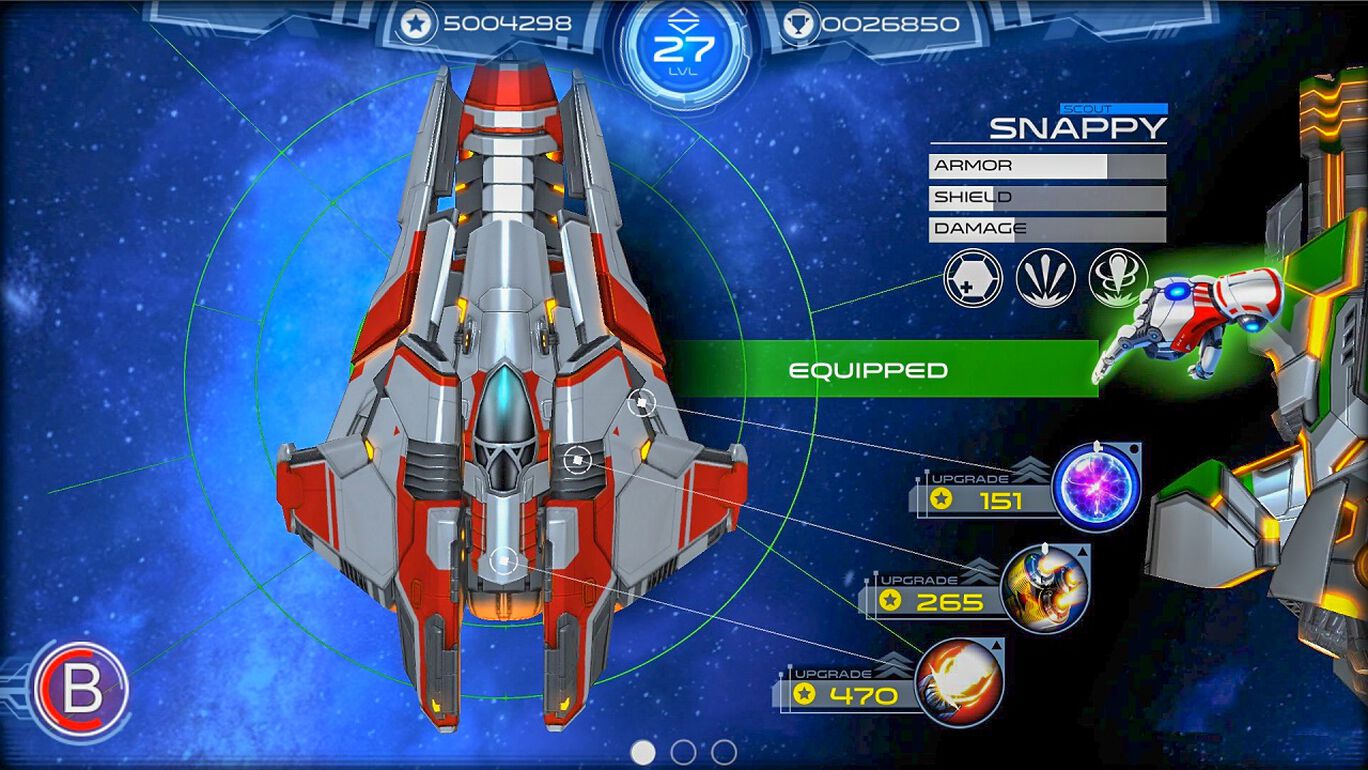Expand the engine item detail triangle
The height and width of the screenshot is (770, 1368).
point(1081,551)
